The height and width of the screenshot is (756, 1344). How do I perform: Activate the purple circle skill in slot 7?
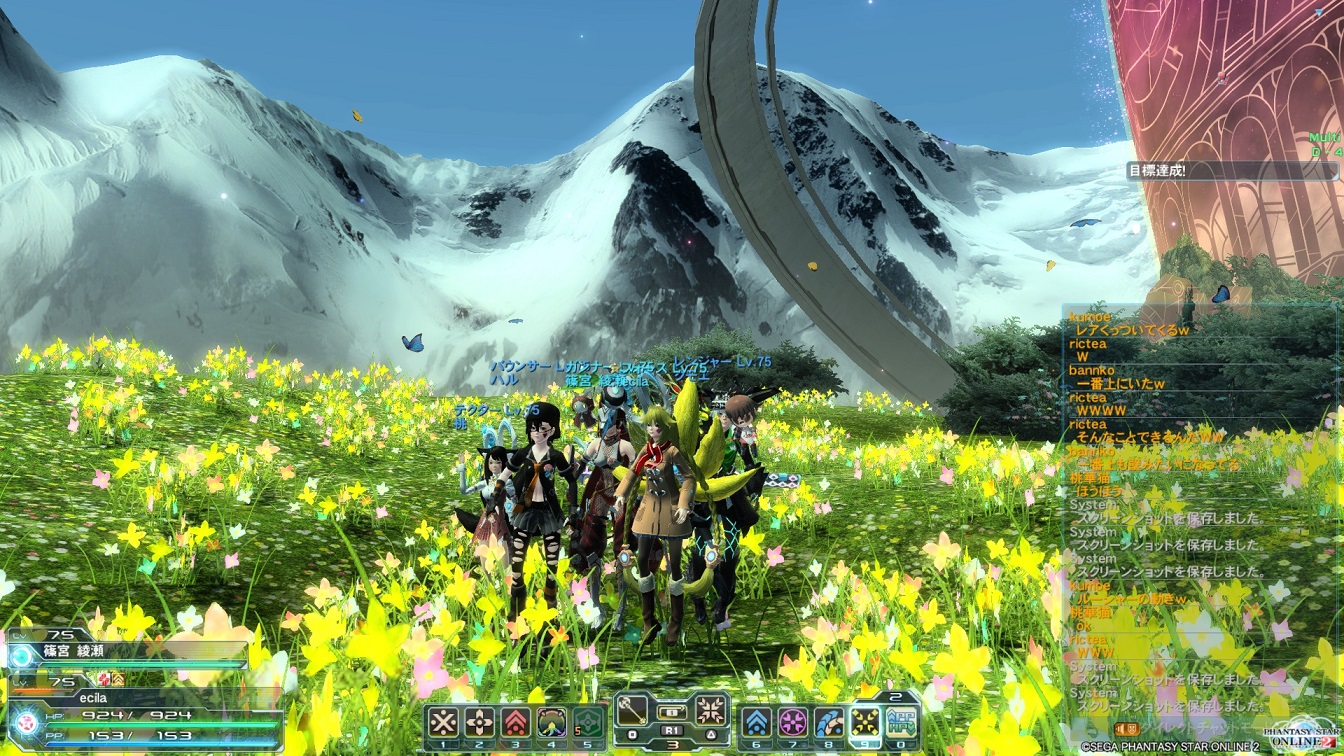point(793,722)
